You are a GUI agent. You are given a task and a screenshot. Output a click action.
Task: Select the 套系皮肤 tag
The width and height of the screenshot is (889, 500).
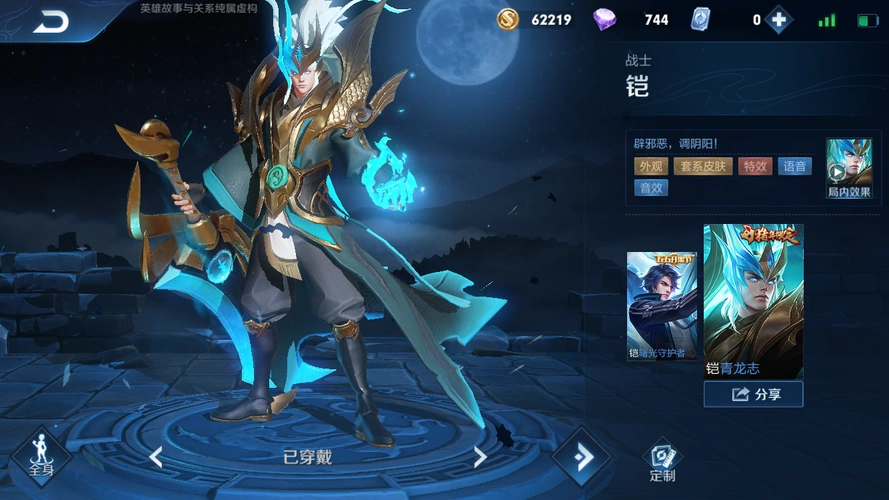(x=703, y=166)
